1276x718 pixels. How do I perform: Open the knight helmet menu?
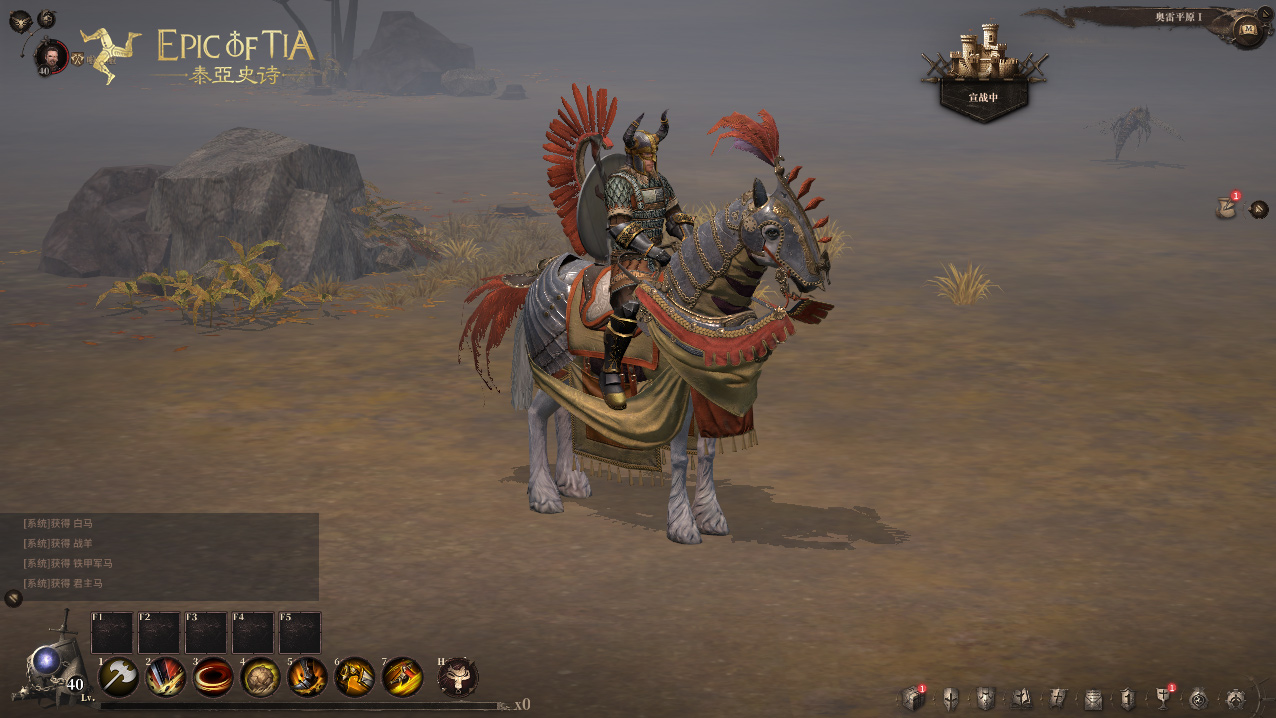[x=950, y=698]
